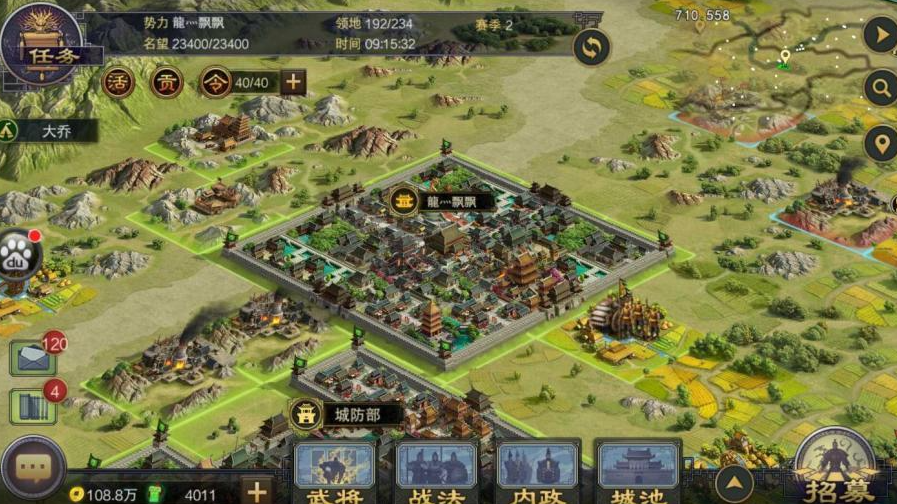Screen dimensions: 897x504
Task: Check the mail envelope with 120 unread
Action: point(32,357)
